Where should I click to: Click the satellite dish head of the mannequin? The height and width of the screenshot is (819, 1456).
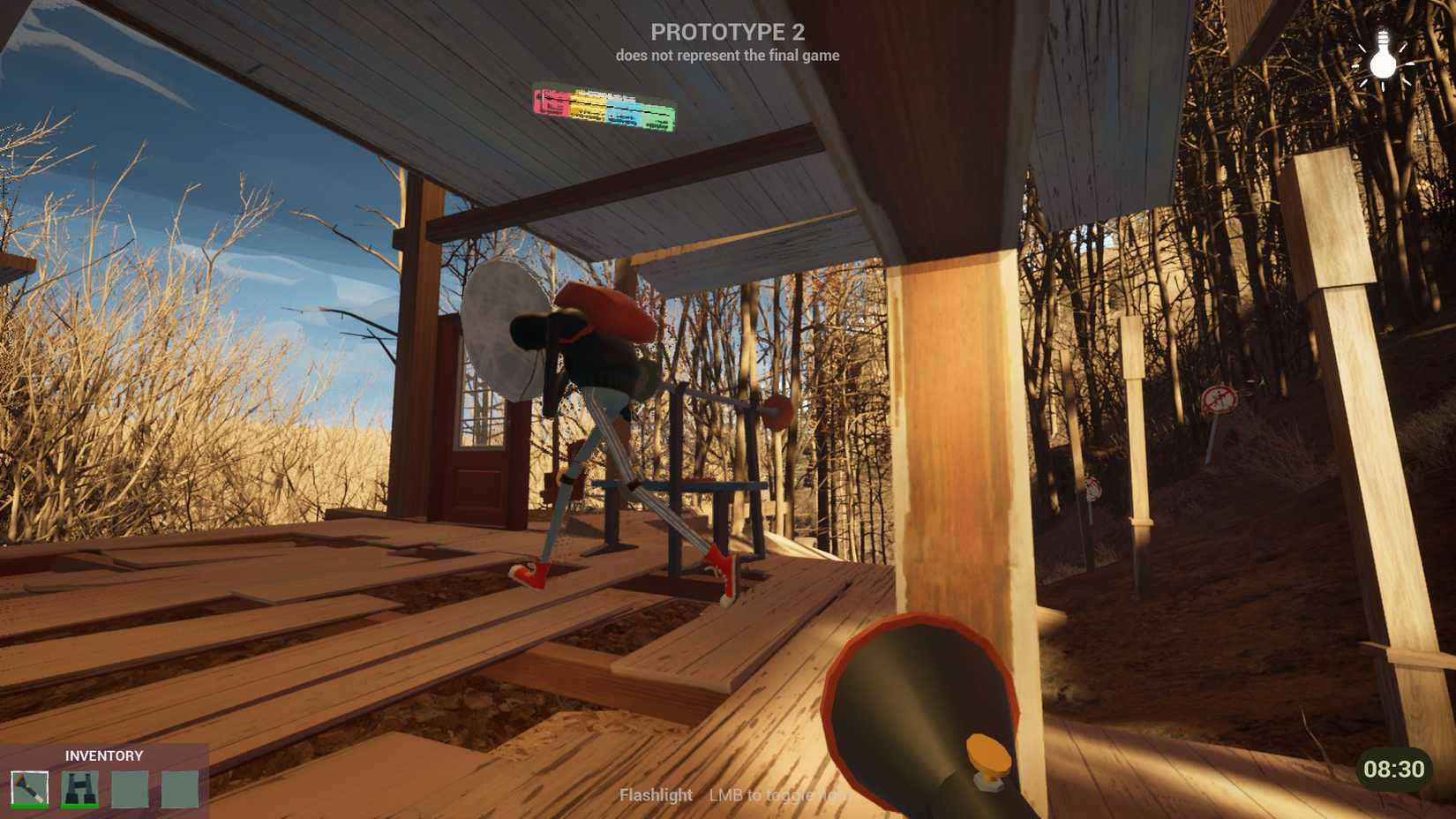503,327
